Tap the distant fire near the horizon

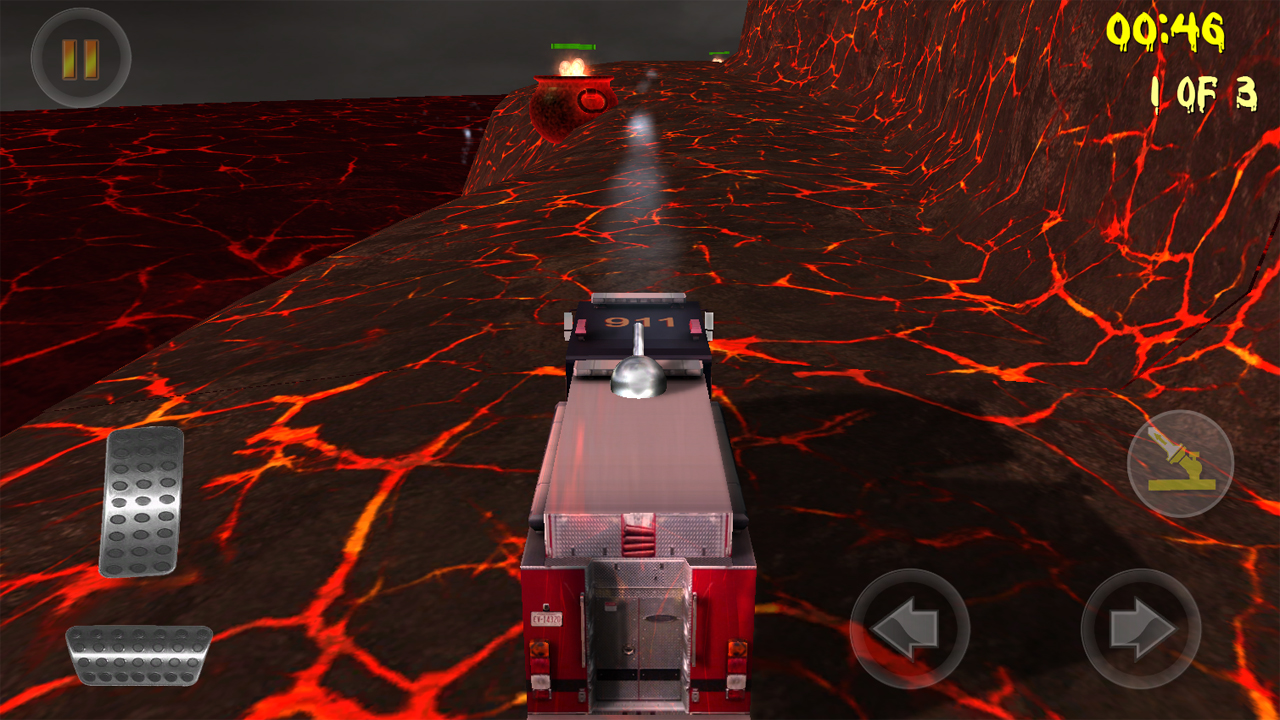717,59
